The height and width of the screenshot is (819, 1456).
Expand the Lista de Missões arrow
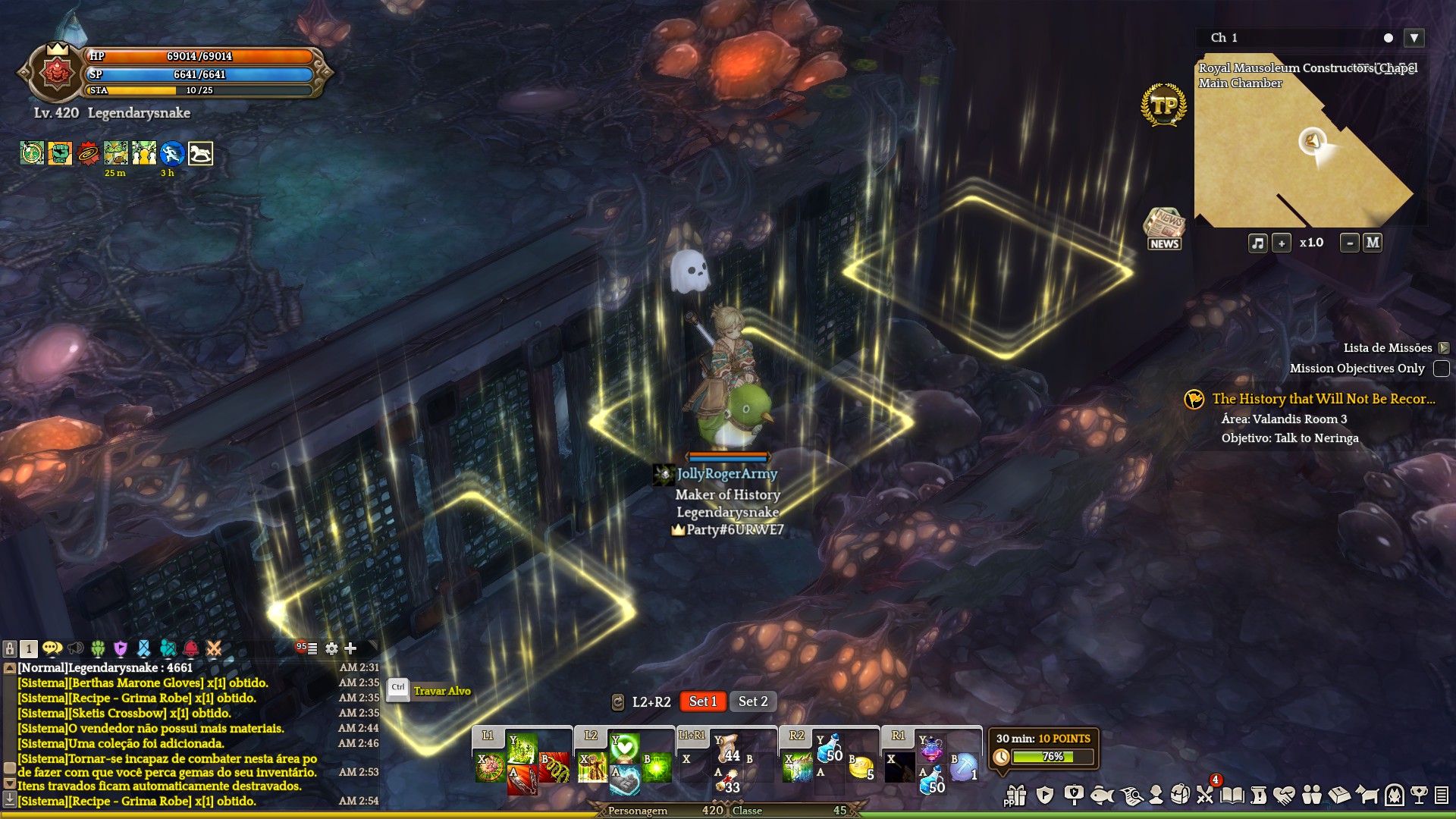(1443, 348)
